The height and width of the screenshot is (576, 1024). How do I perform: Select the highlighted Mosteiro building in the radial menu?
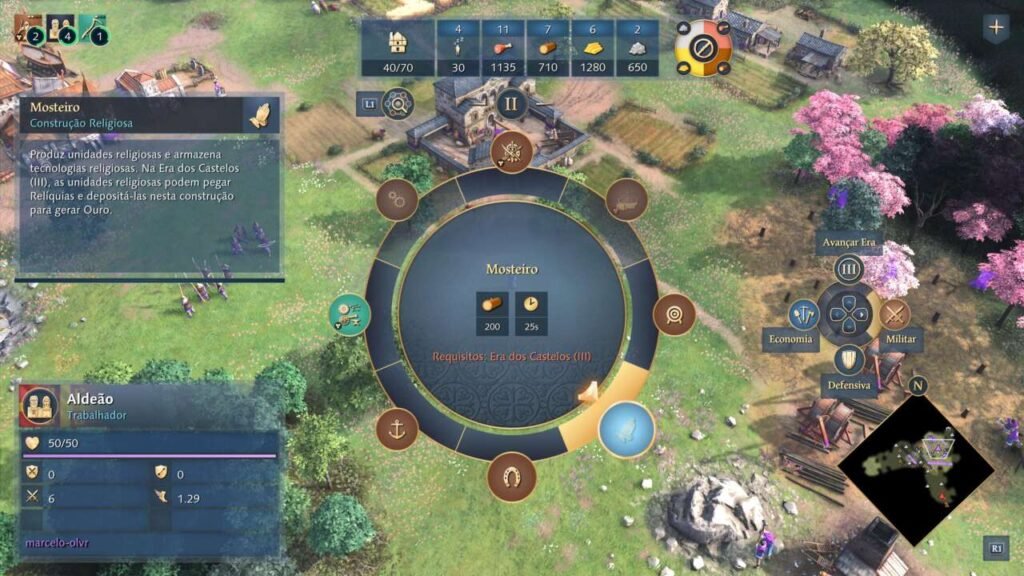(626, 429)
